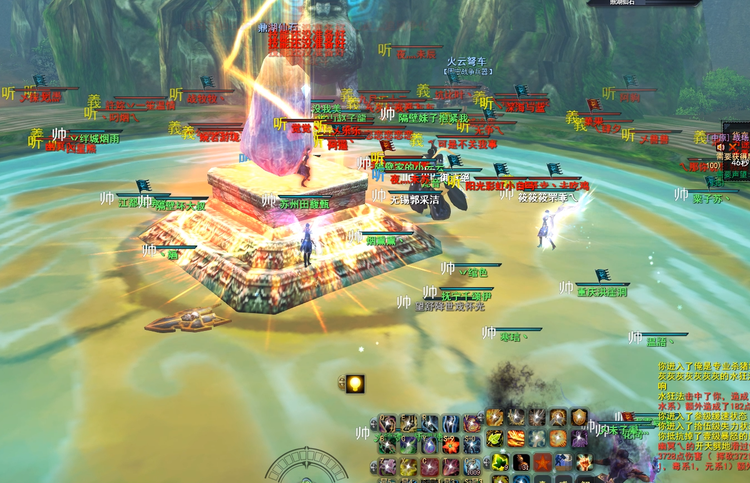Click the glowing lightbulb tip icon

tap(354, 383)
